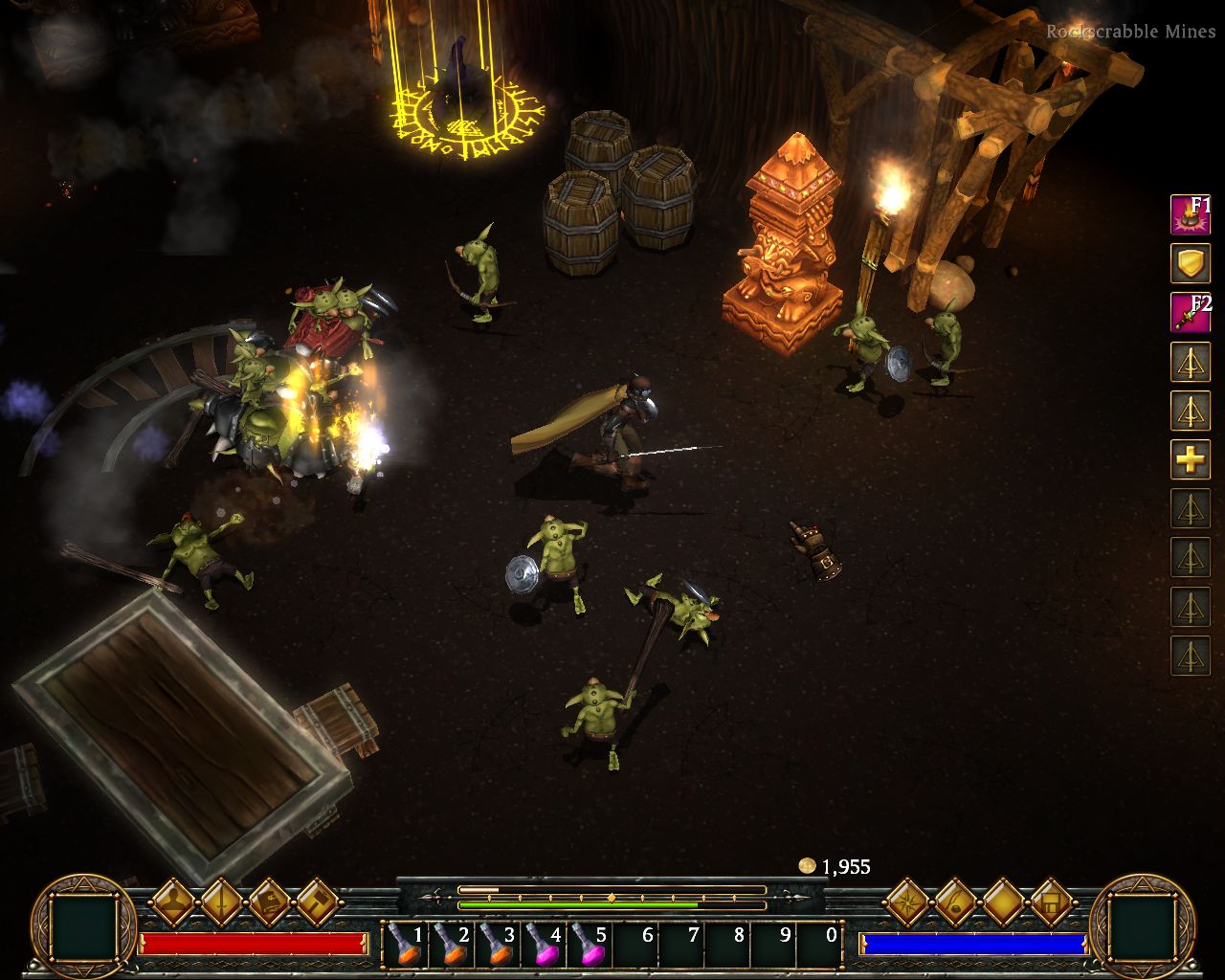The image size is (1225, 980).
Task: Use the orange potion in slot 1
Action: tap(405, 945)
